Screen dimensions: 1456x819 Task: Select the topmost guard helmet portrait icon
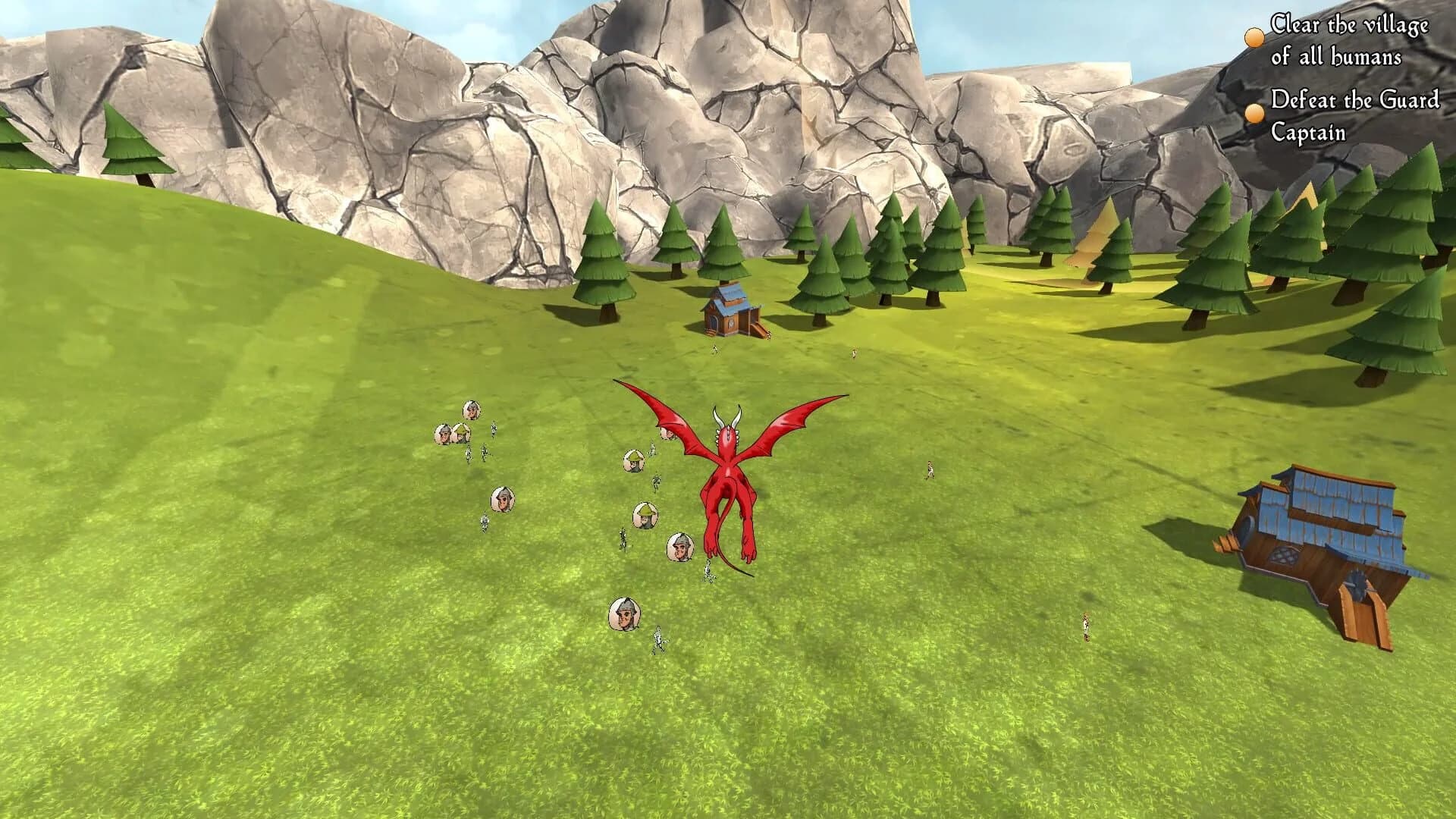click(x=470, y=410)
